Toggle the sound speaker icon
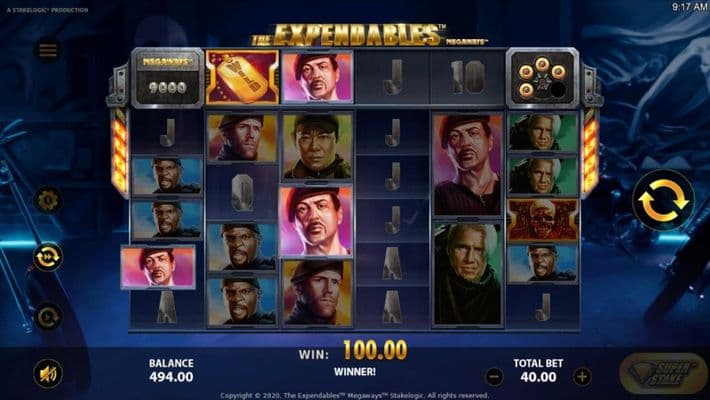710x400 pixels. (47, 373)
